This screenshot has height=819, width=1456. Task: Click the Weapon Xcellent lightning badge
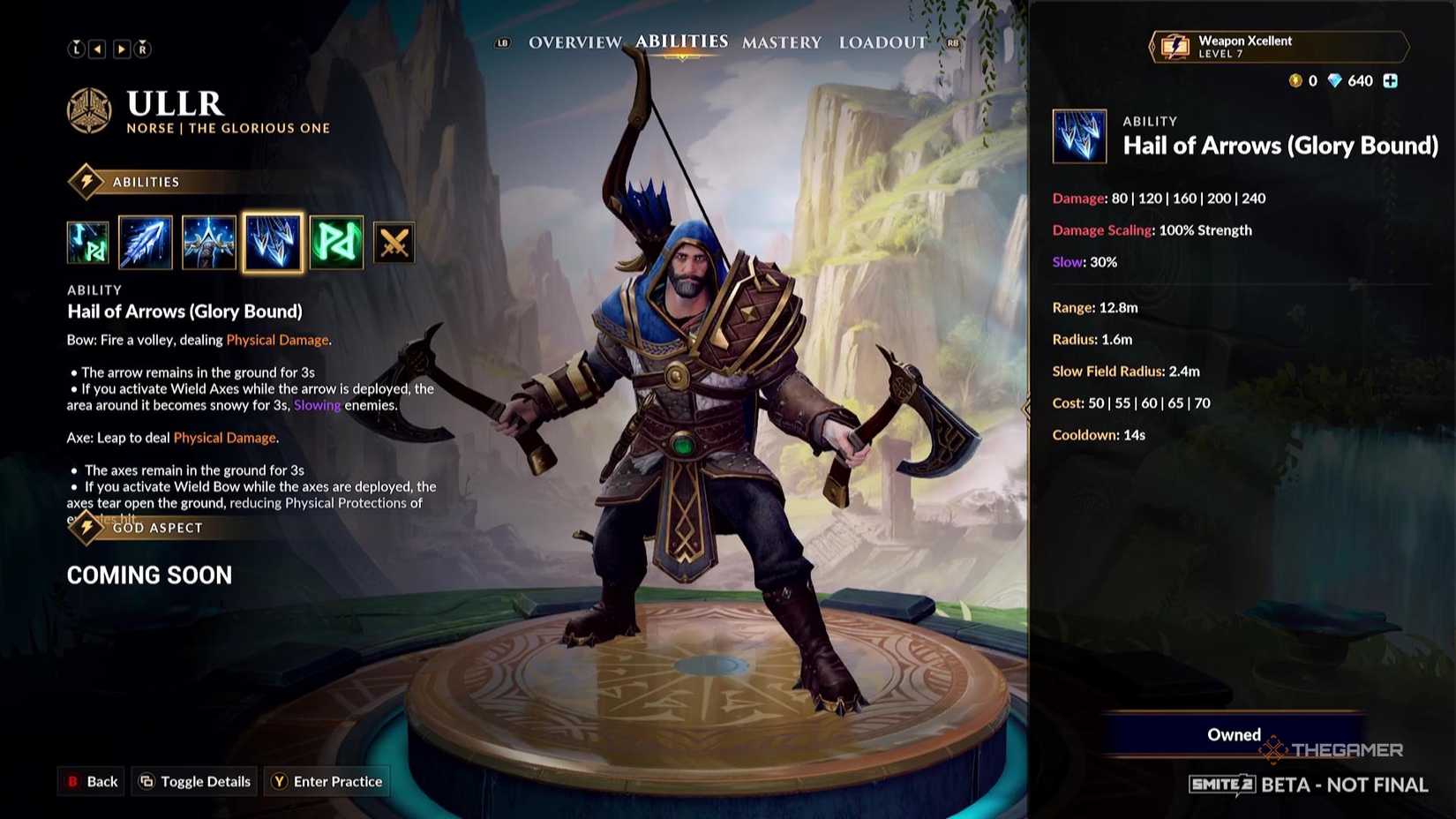click(1175, 47)
